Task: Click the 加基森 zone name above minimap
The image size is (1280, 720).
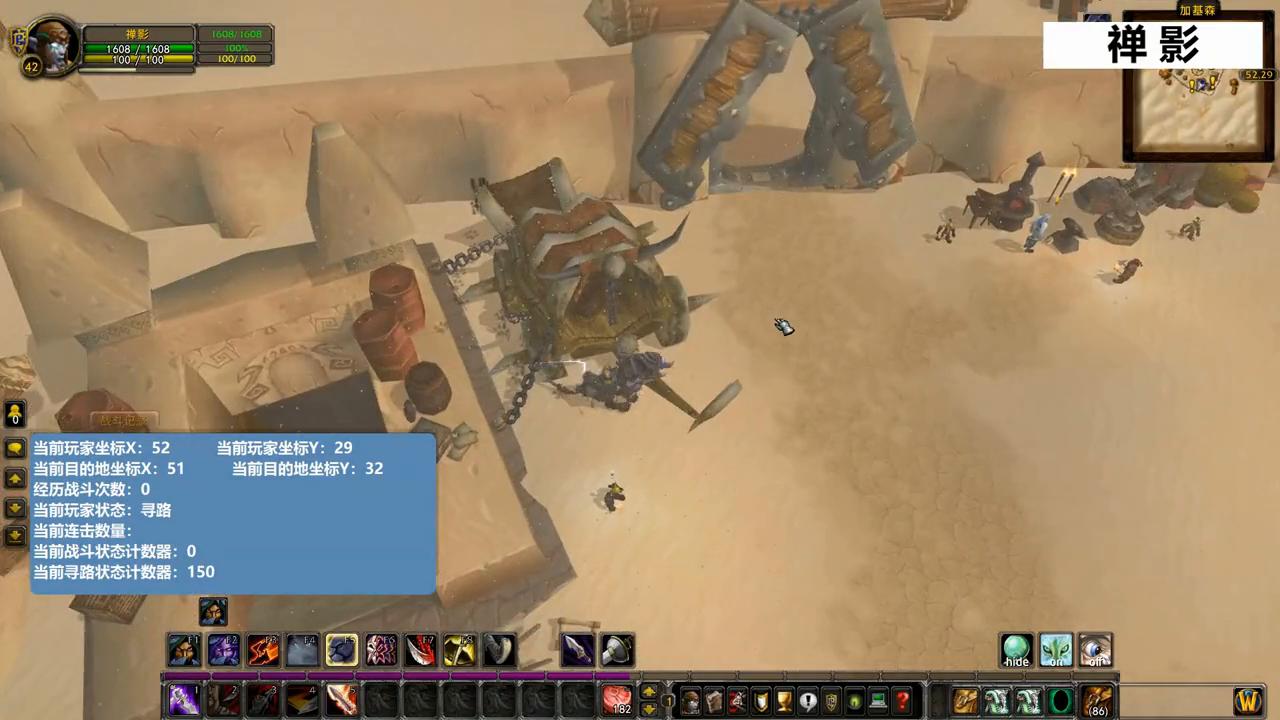Action: coord(1197,10)
